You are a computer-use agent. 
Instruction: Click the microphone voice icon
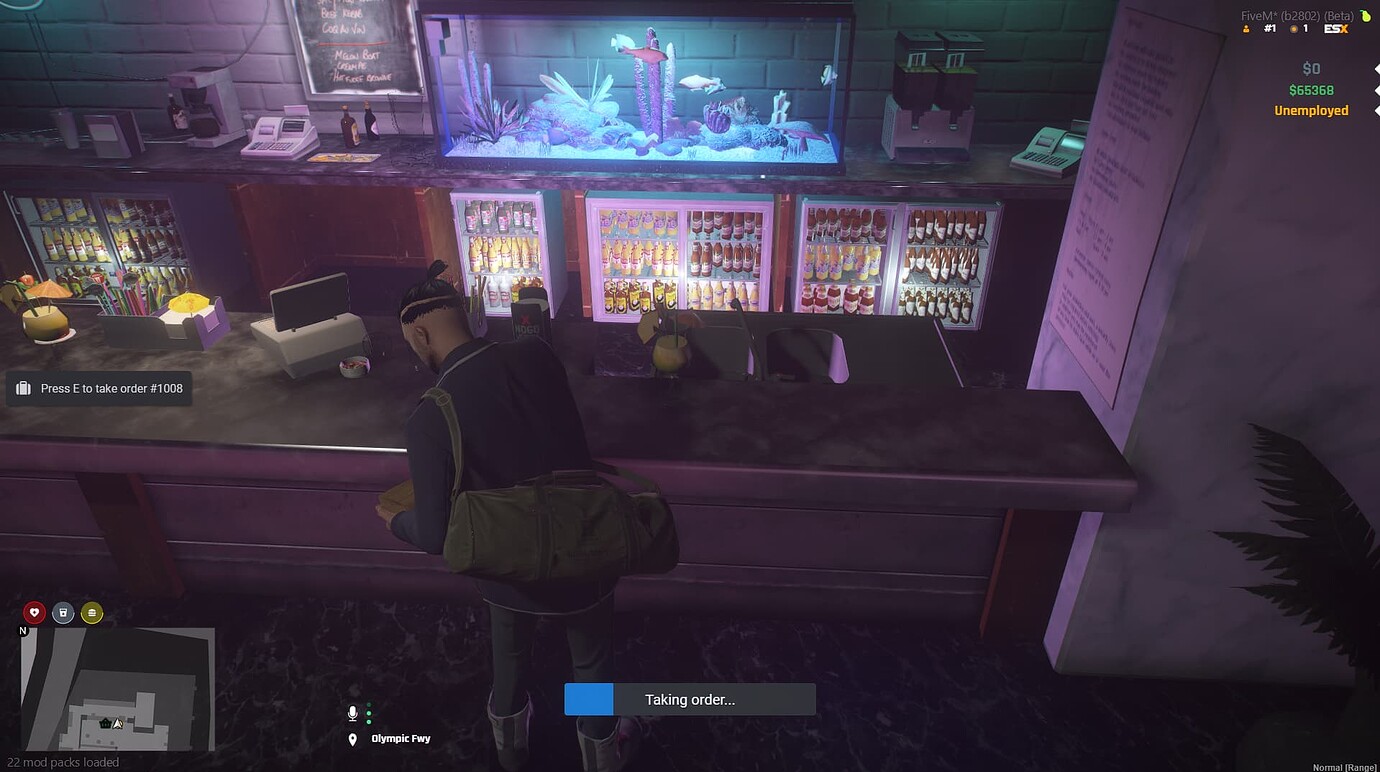tap(352, 712)
